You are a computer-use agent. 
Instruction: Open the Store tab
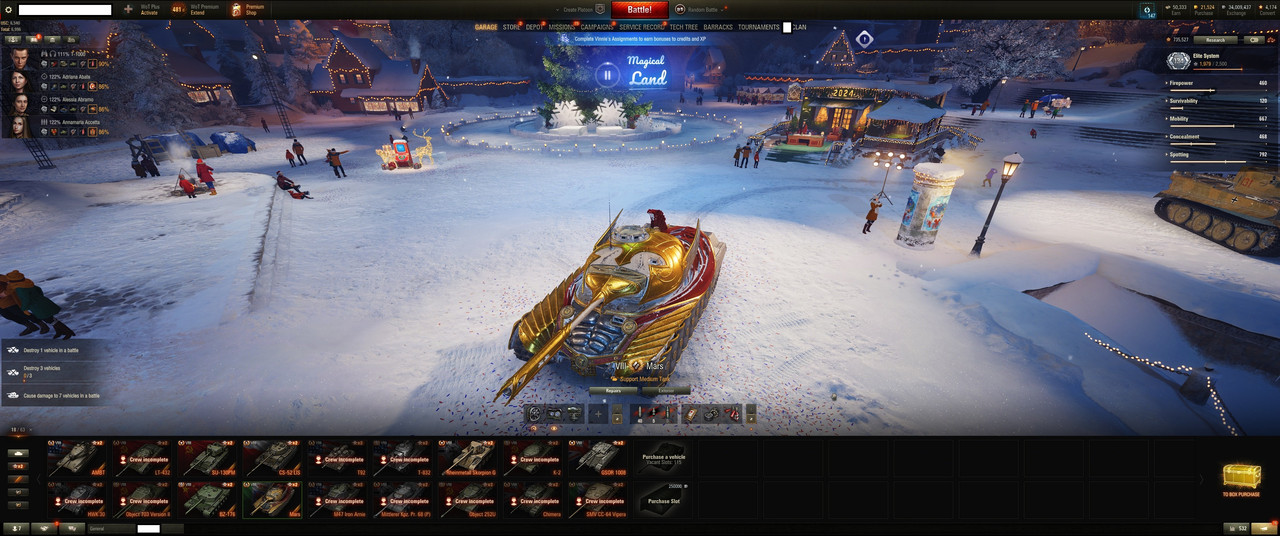(511, 27)
